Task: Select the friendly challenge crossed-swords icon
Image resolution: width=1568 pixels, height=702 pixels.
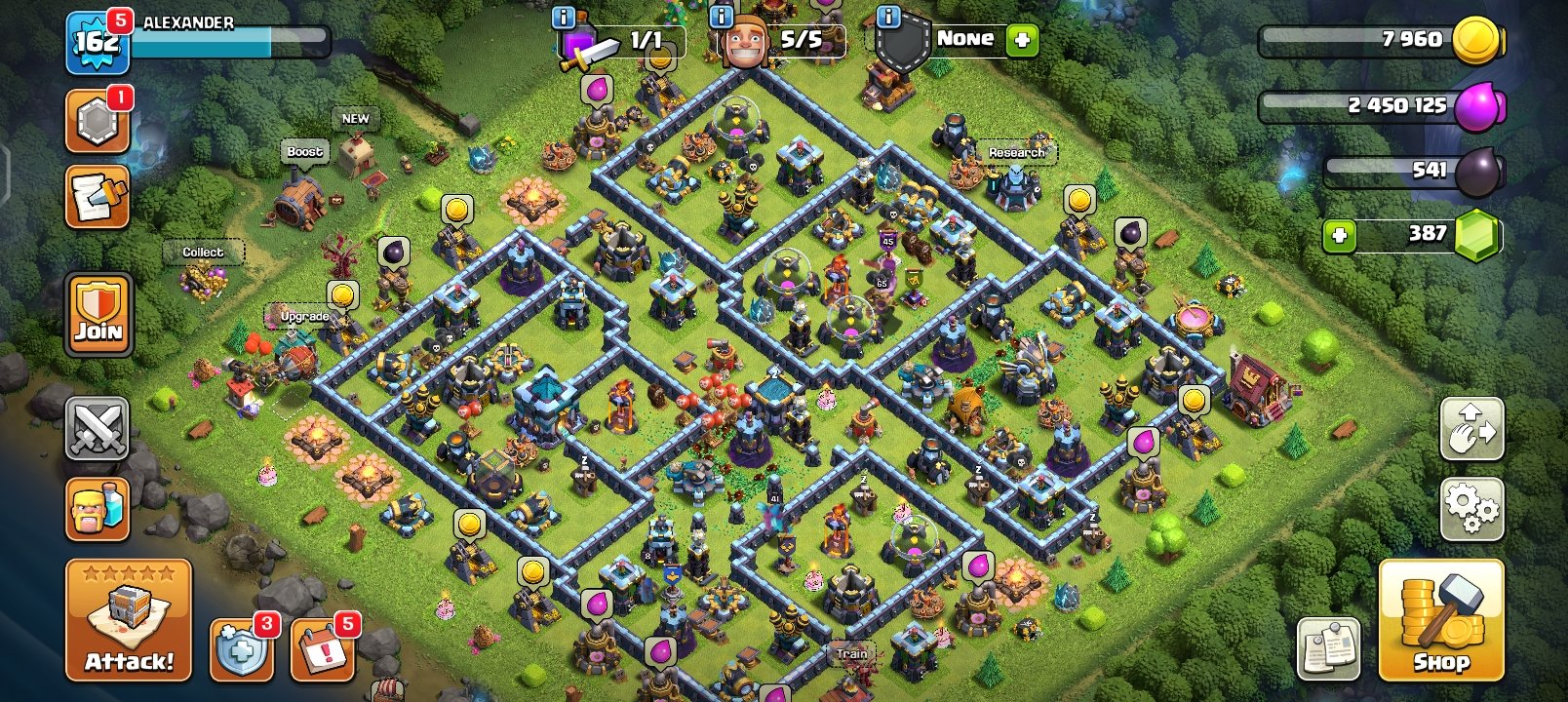Action: (98, 430)
